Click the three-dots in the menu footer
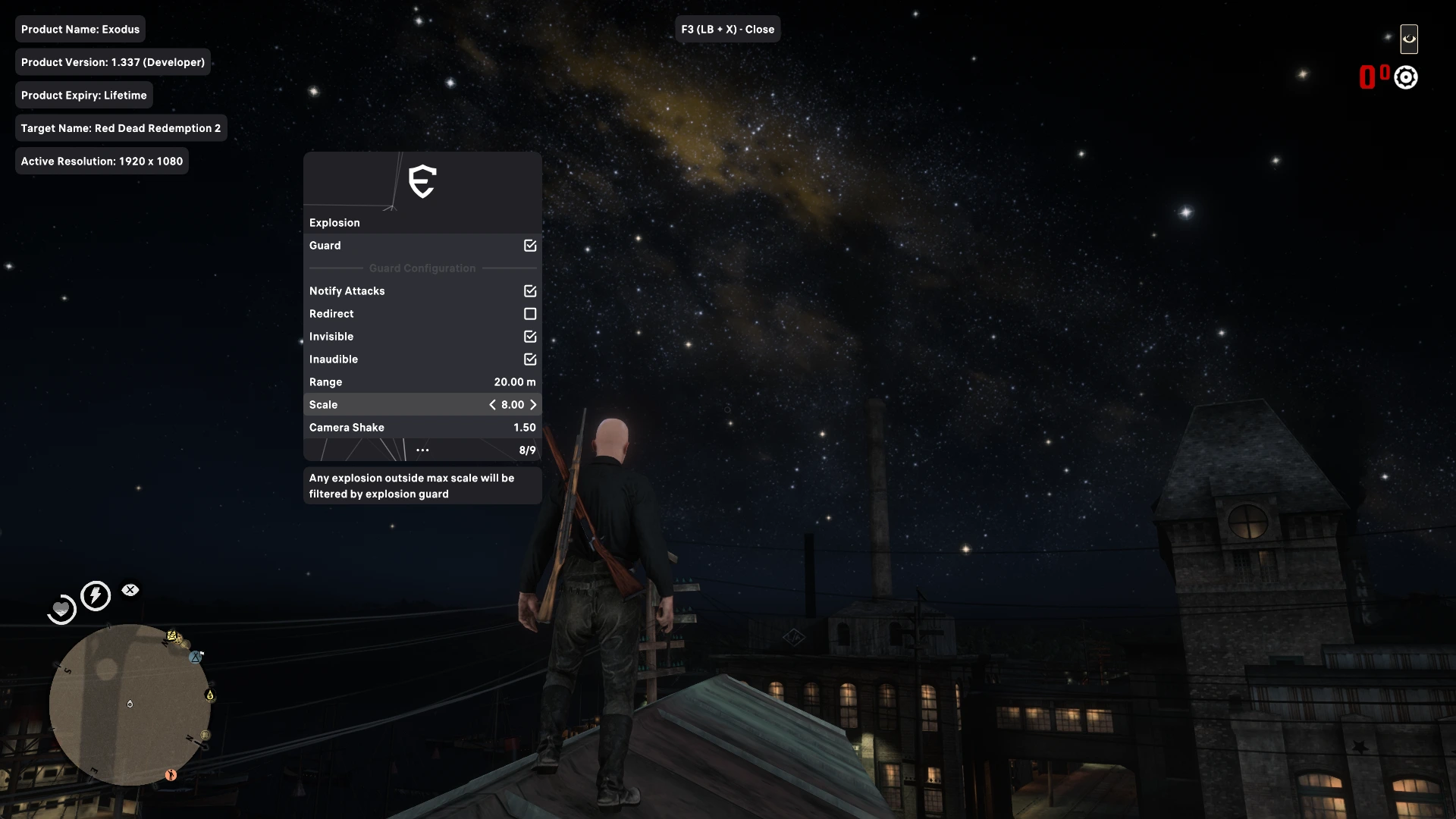1456x819 pixels. [x=422, y=450]
